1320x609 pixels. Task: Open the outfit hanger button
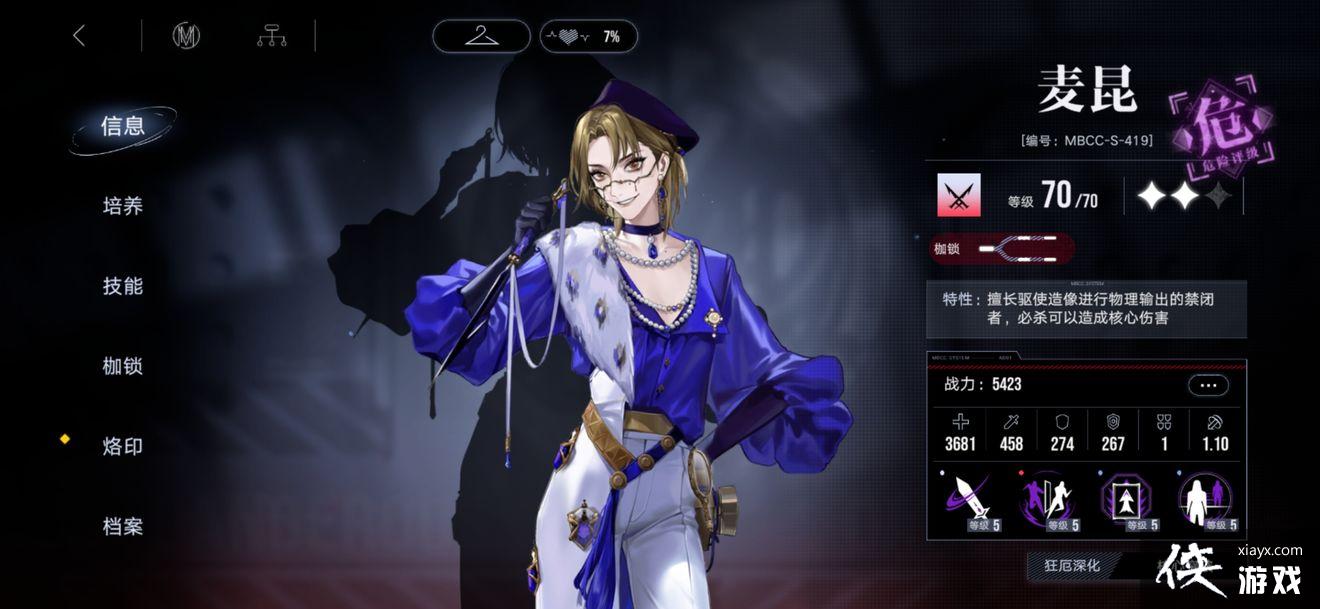tap(482, 36)
